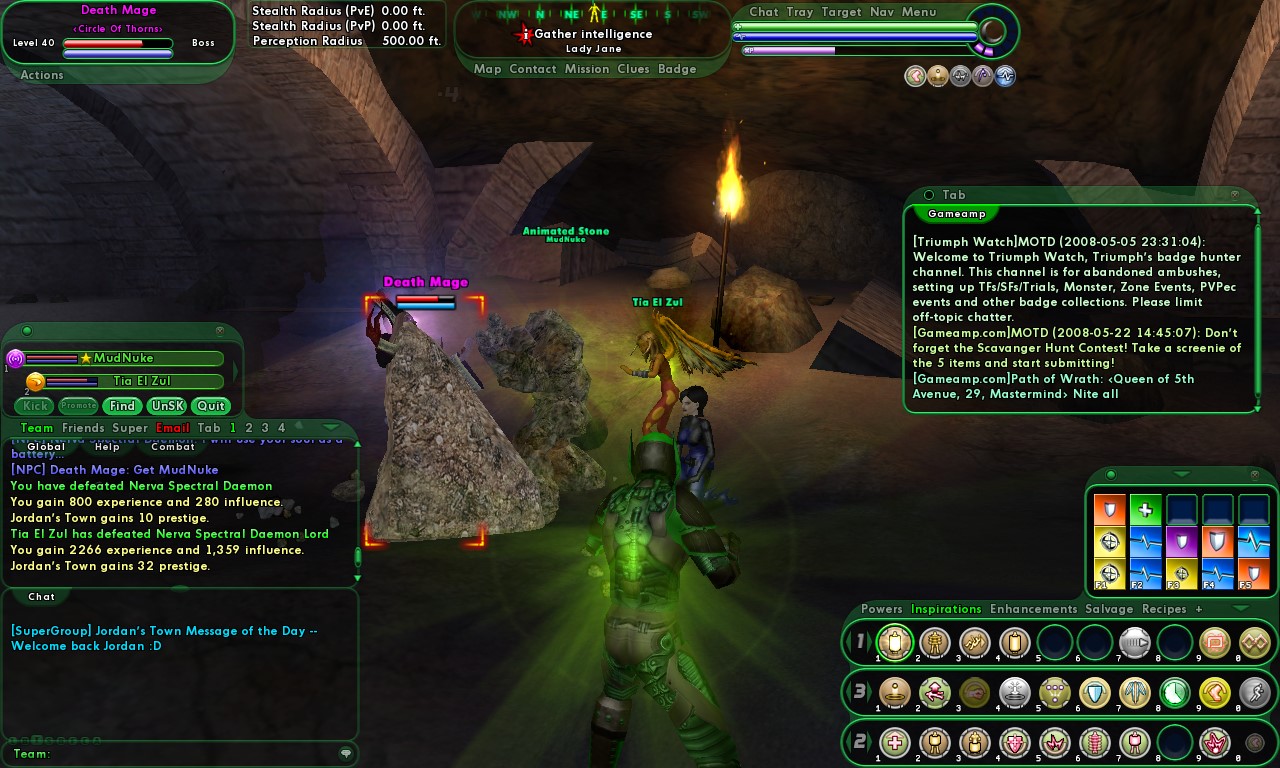The height and width of the screenshot is (768, 1280).
Task: Open the Salvage tab
Action: [1109, 609]
